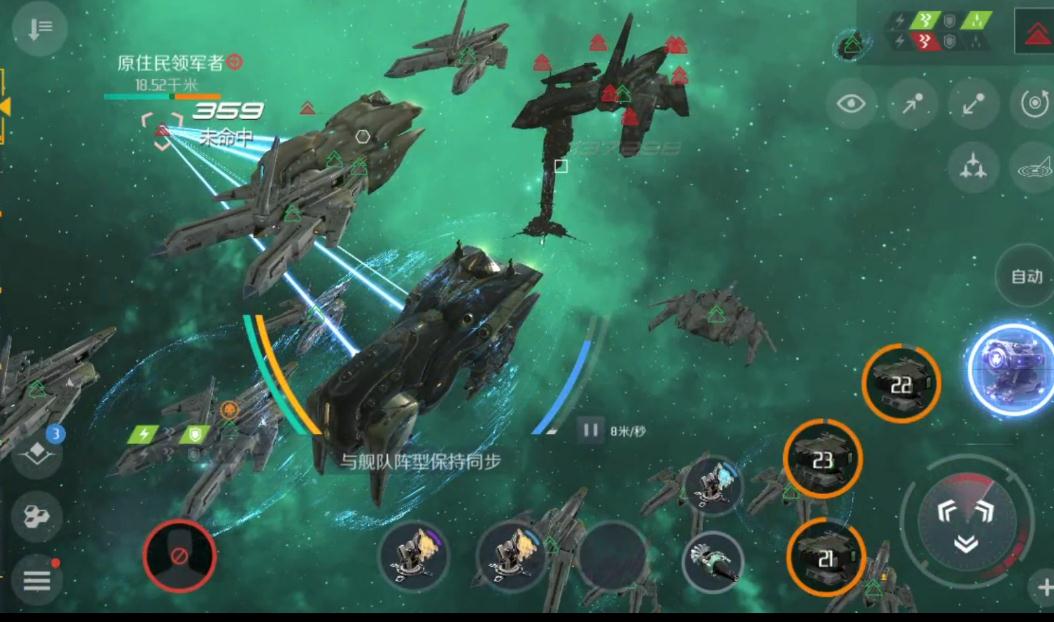The height and width of the screenshot is (622, 1054).
Task: Open the fleet formation three-ships button
Action: tap(972, 167)
